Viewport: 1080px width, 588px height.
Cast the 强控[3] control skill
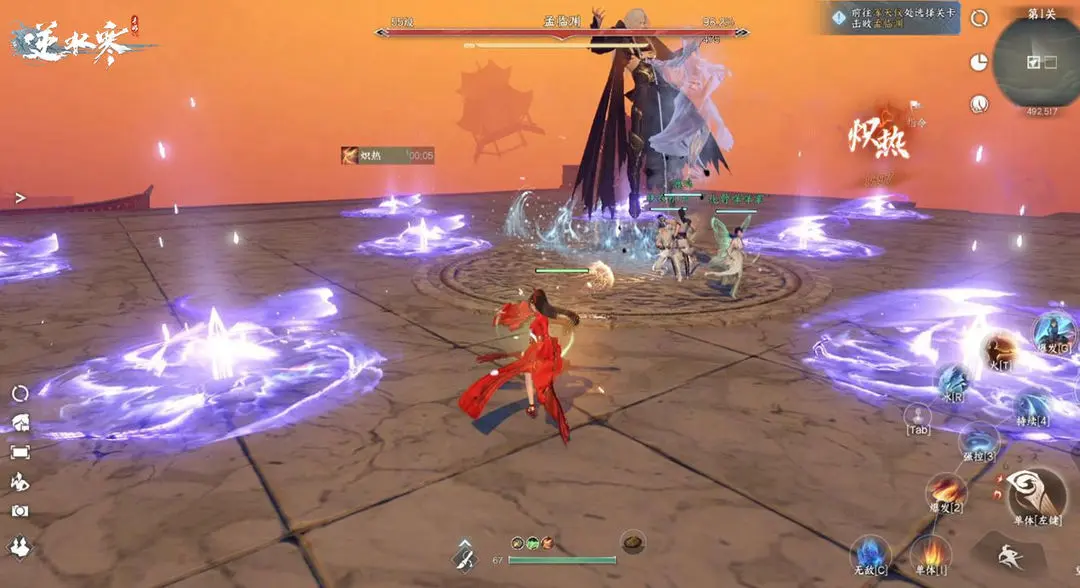click(977, 441)
